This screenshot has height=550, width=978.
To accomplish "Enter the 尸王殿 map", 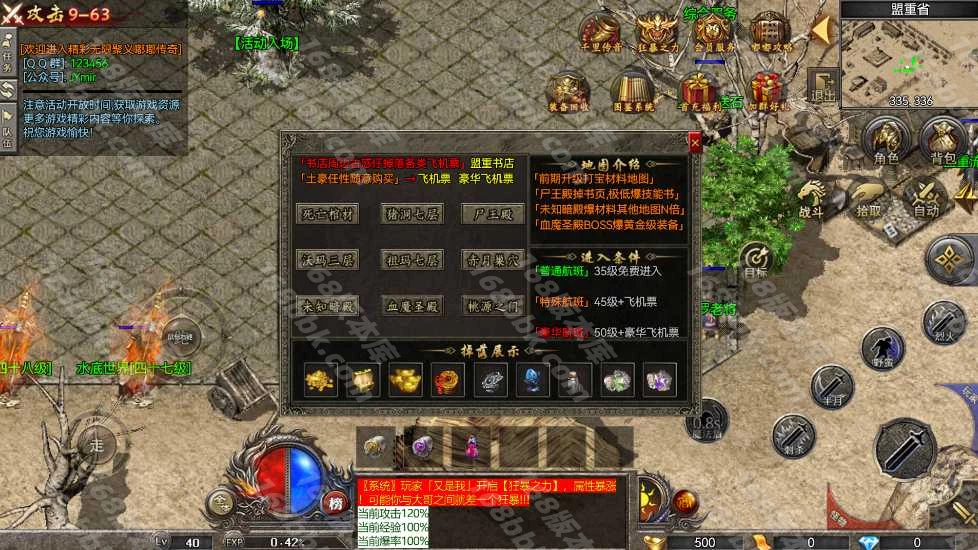I will tap(493, 214).
